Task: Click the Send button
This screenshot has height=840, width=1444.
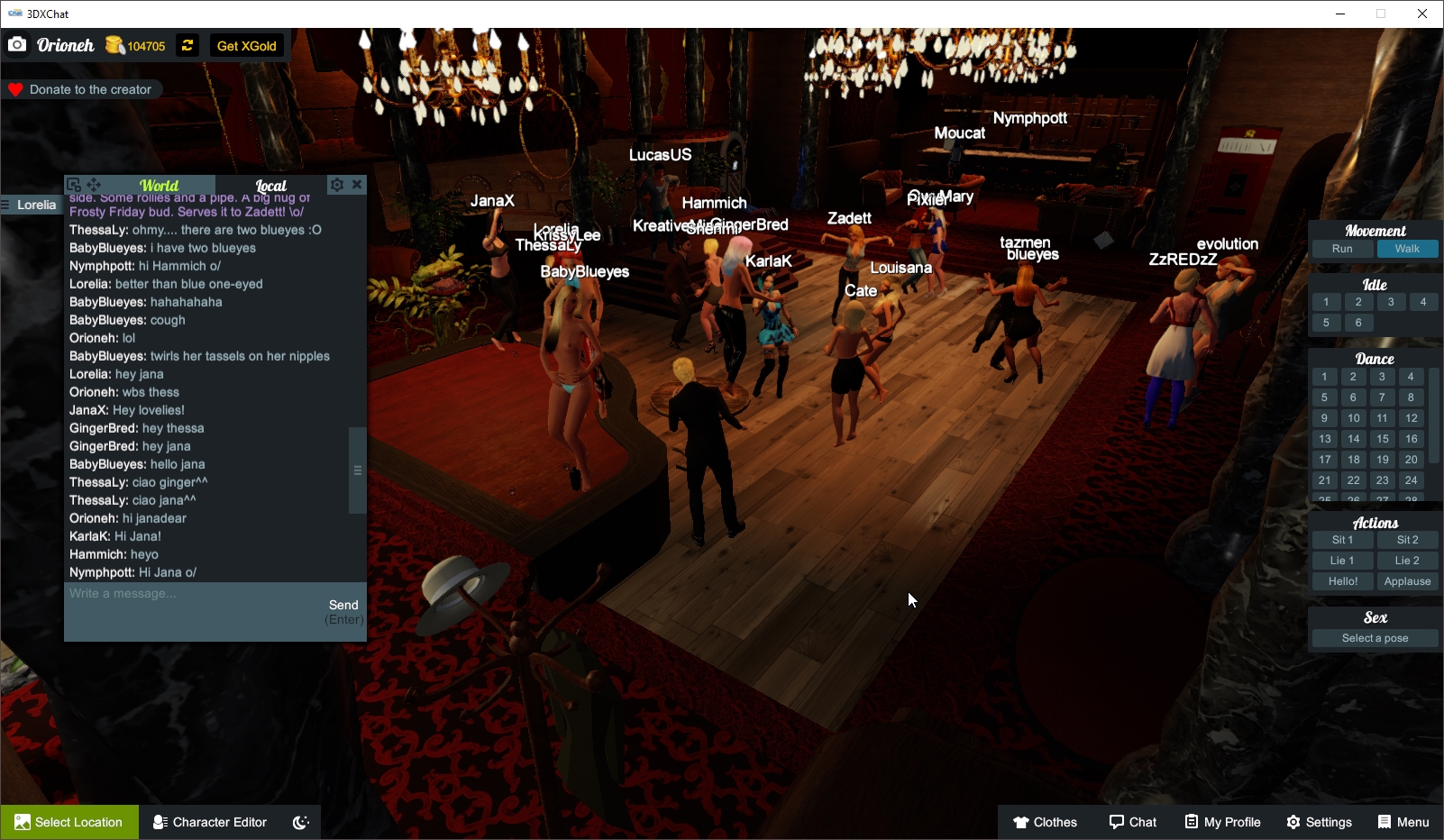Action: (343, 605)
